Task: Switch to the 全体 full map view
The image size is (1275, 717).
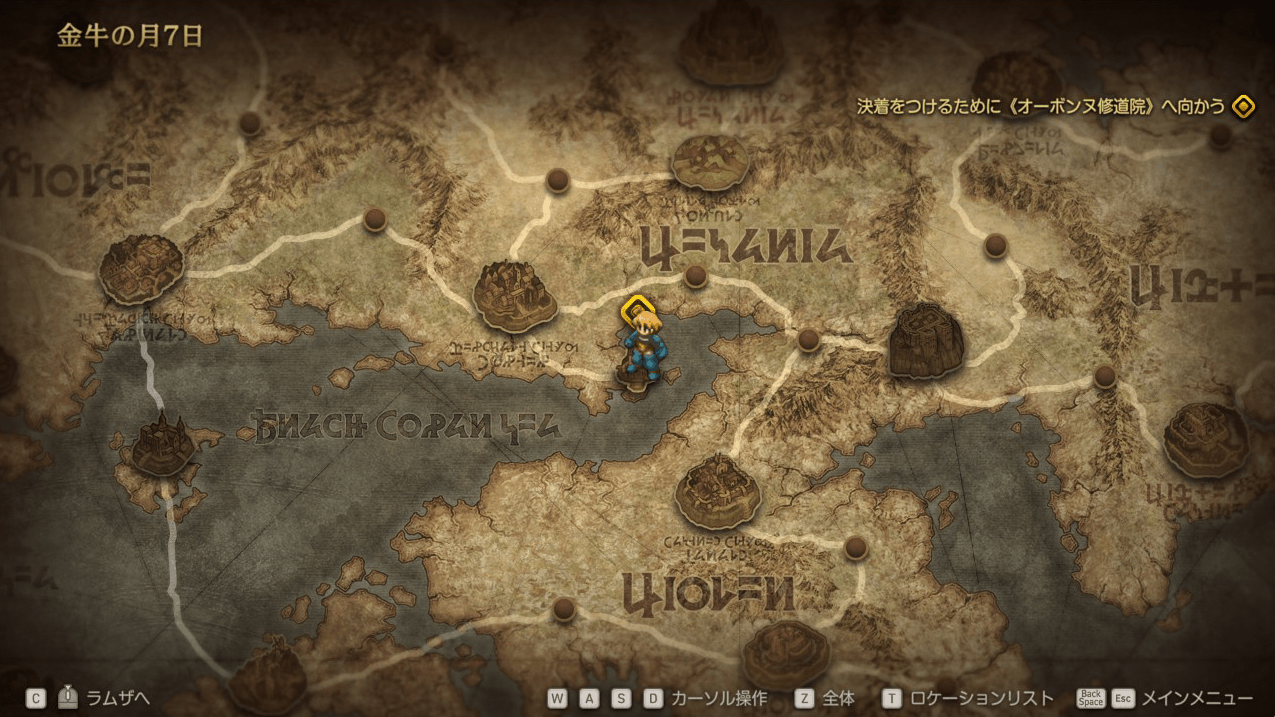Action: point(838,699)
